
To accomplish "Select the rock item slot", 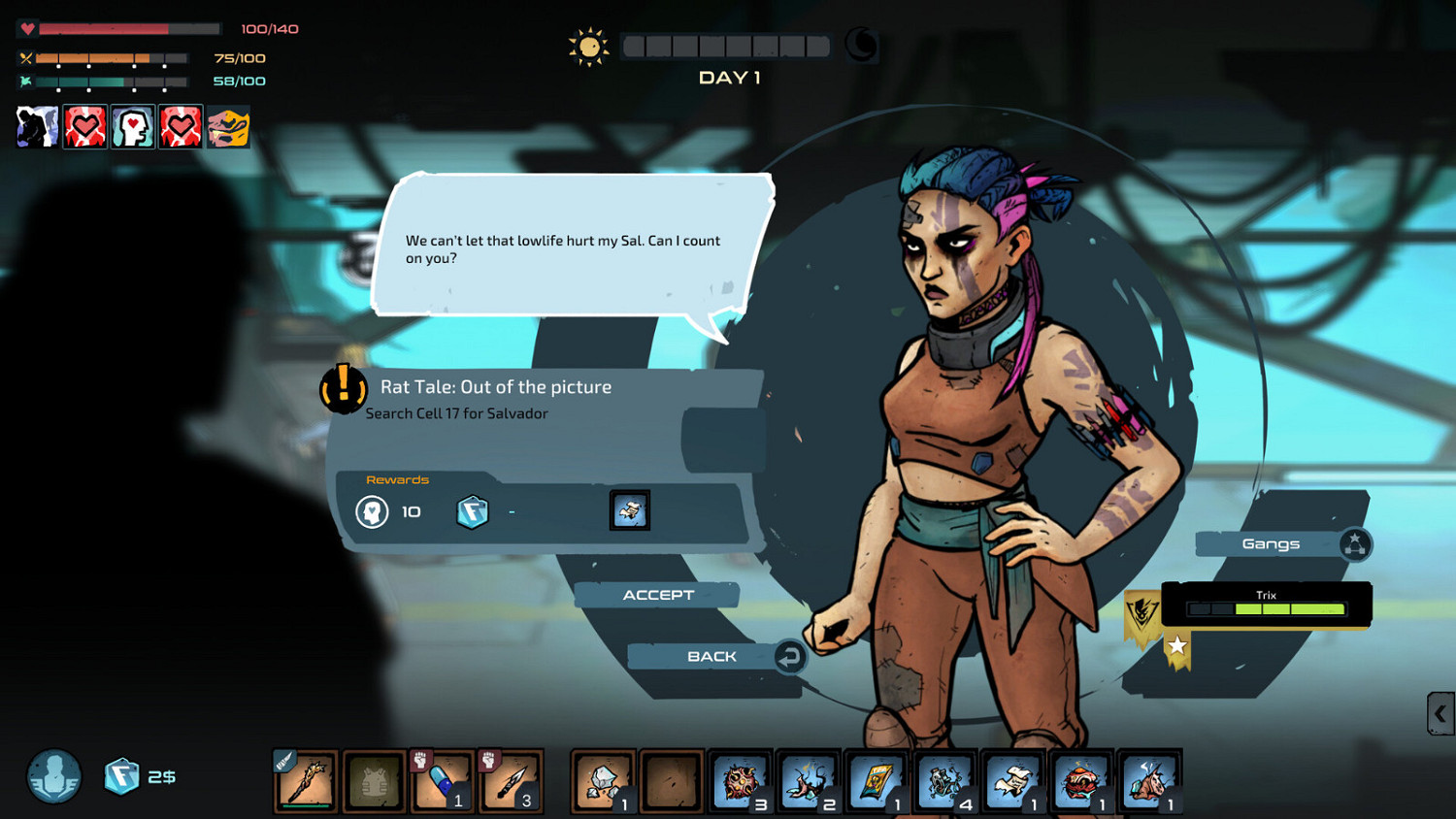I will click(x=603, y=781).
